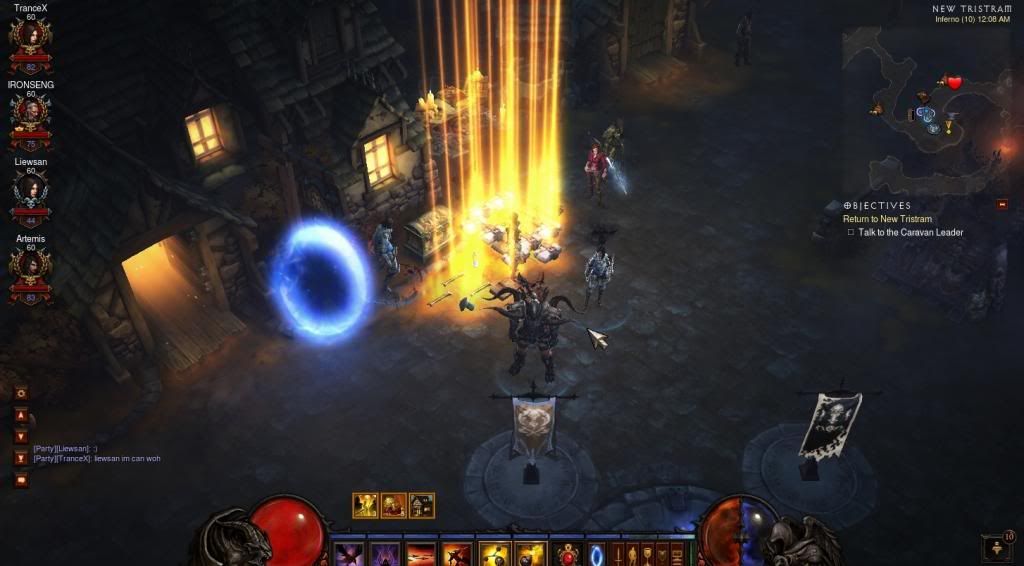This screenshot has height=566, width=1024.
Task: Select Liewsan's party portrait
Action: 30,193
